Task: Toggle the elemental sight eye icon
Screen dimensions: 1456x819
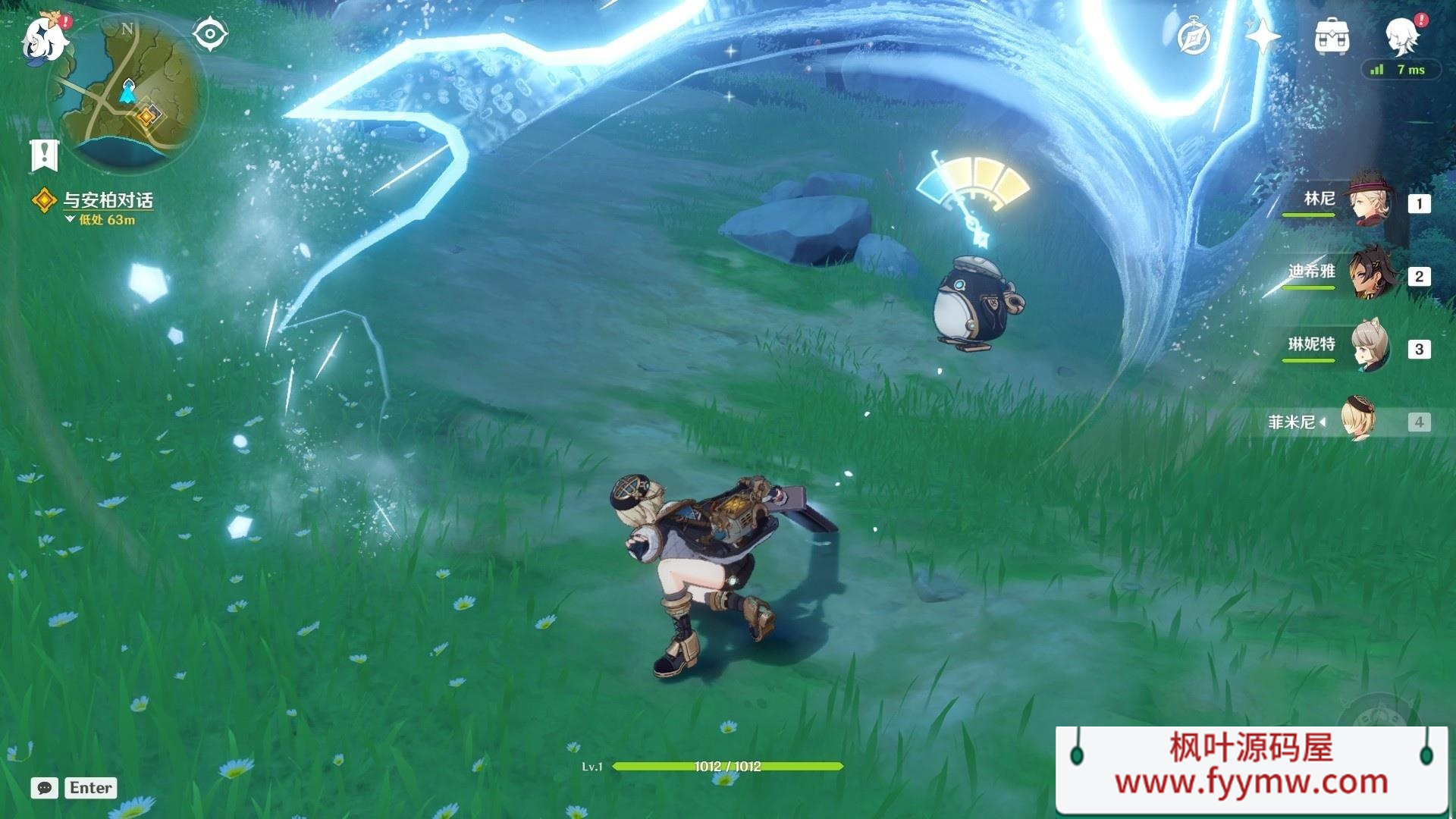Action: point(210,34)
